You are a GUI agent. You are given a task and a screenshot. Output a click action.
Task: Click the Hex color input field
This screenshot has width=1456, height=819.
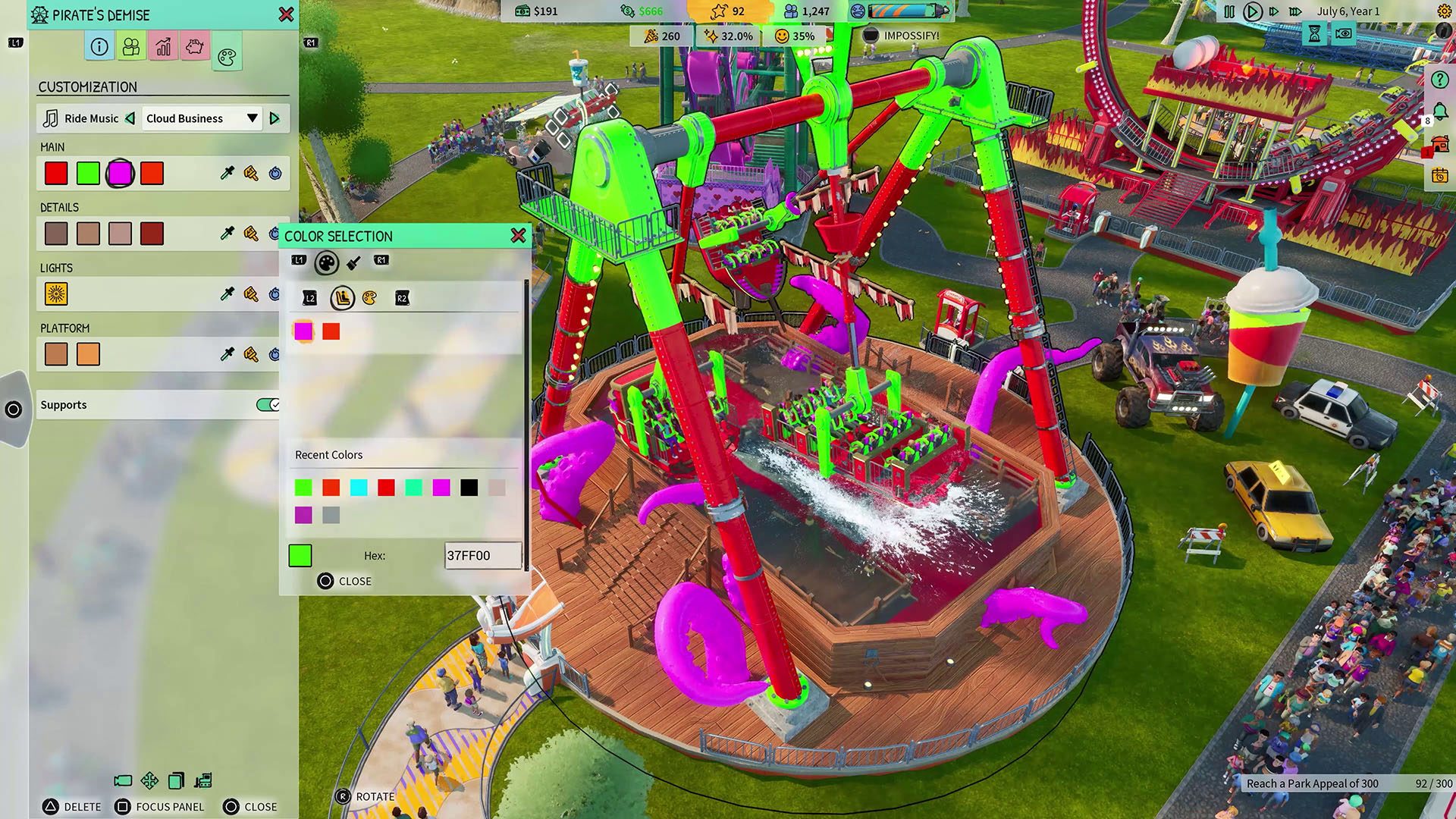pos(482,556)
